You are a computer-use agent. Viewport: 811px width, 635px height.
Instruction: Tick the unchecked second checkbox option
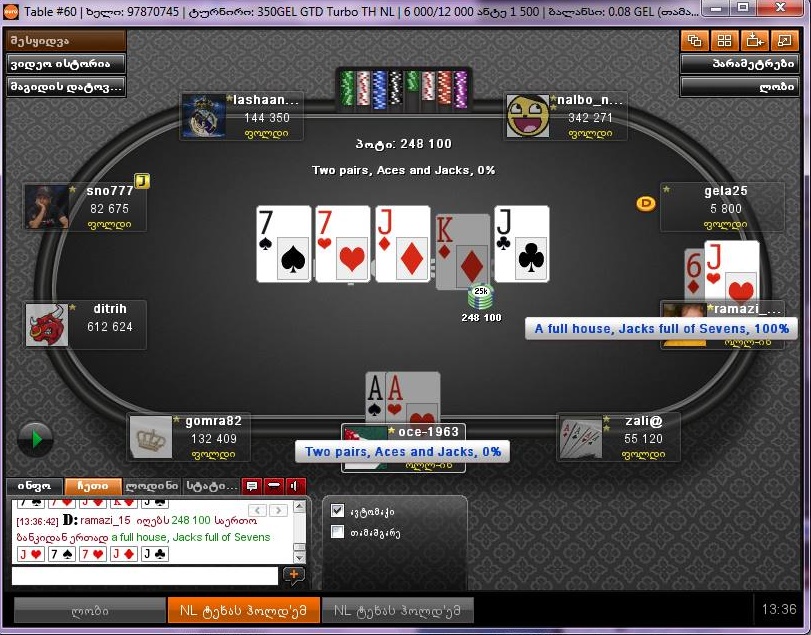[x=337, y=532]
